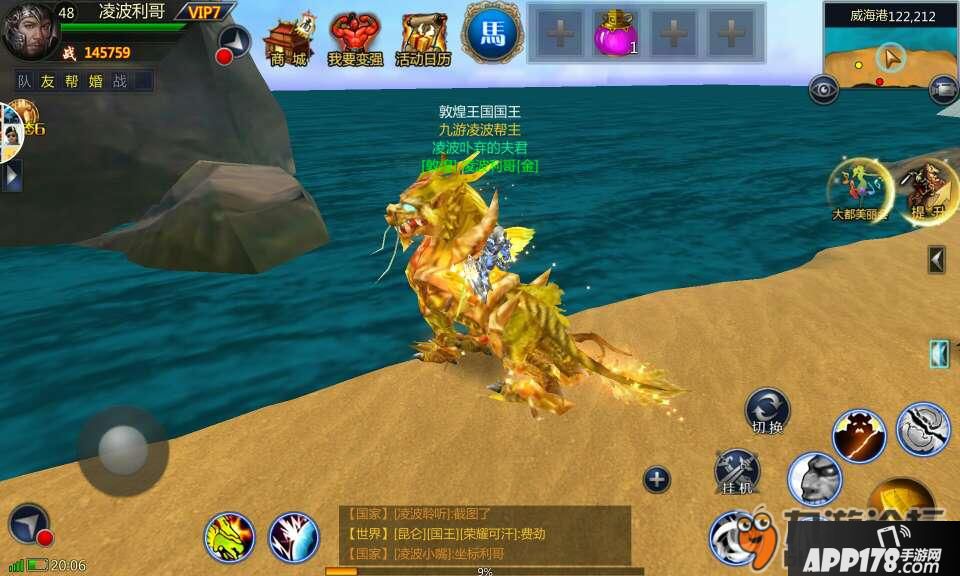Switch to the 帮 guild tab
The image size is (960, 576).
[x=72, y=81]
